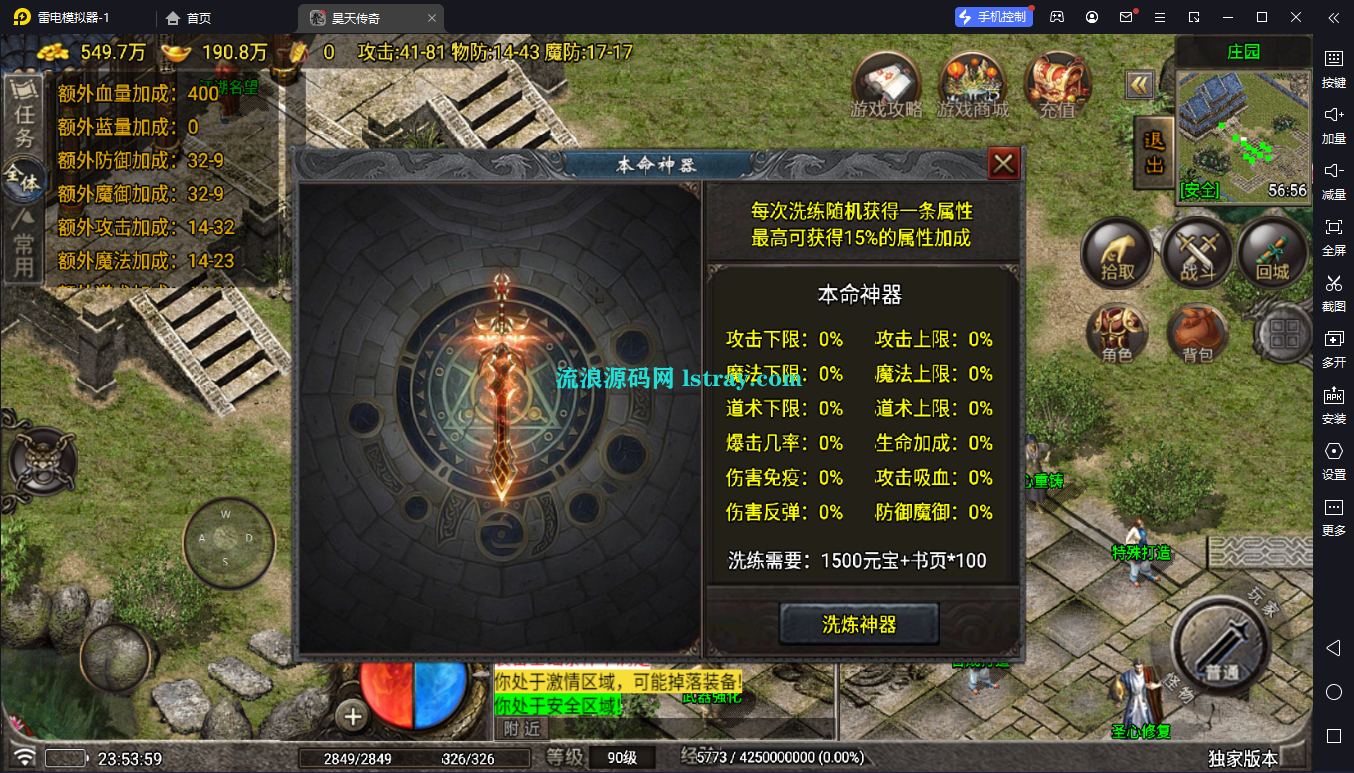The image size is (1354, 773).
Task: Open the 战斗 (battle) panel icon
Action: pos(1196,251)
